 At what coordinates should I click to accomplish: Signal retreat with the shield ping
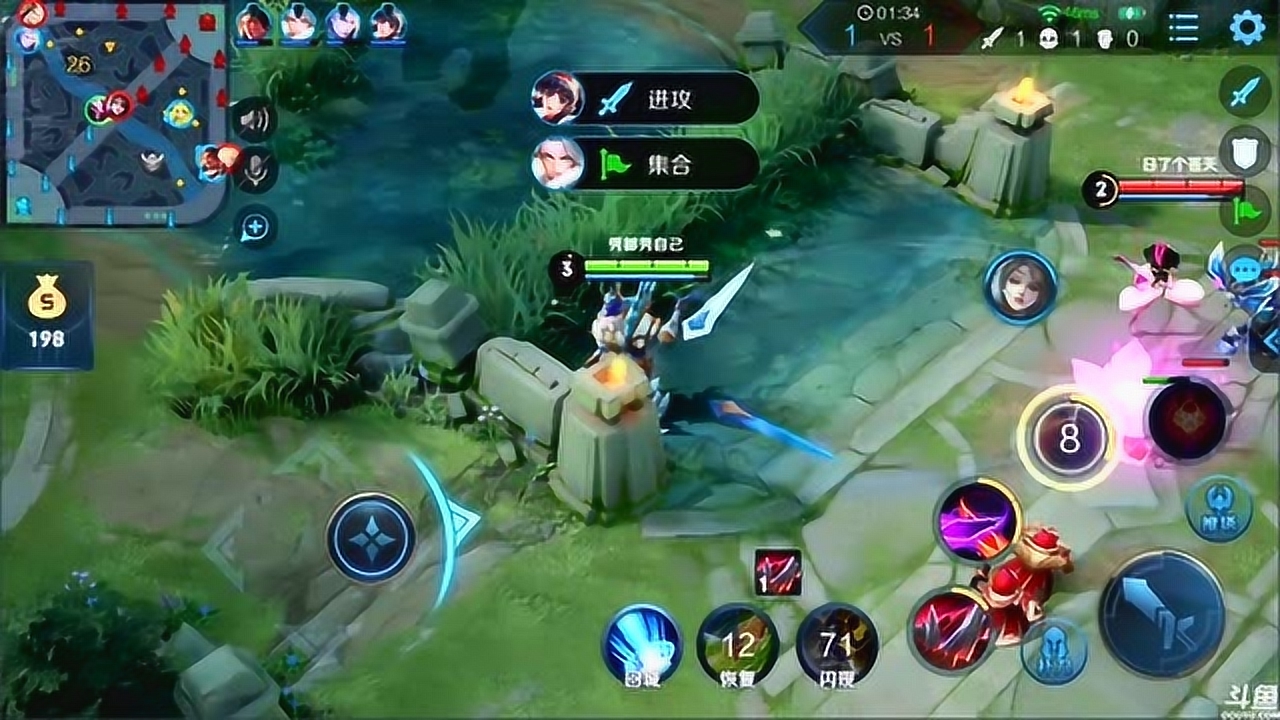1244,153
